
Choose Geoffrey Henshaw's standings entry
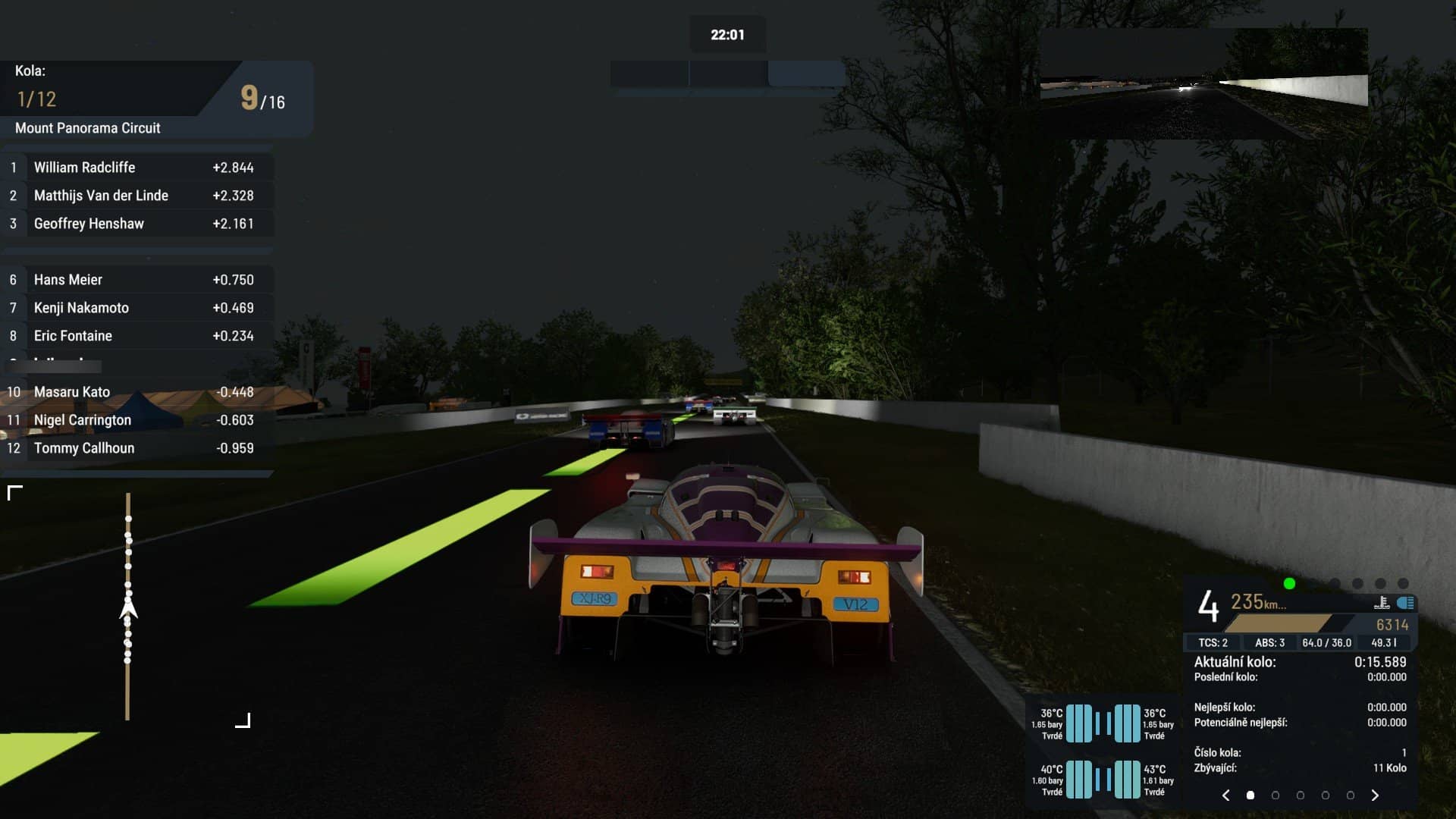[136, 224]
